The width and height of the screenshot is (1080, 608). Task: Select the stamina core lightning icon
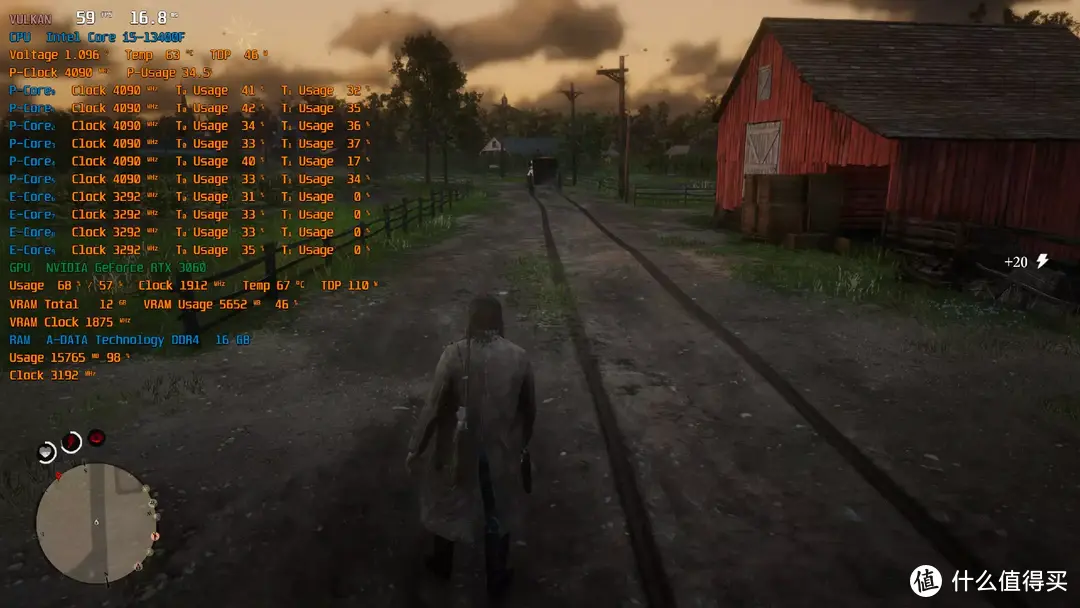point(71,441)
